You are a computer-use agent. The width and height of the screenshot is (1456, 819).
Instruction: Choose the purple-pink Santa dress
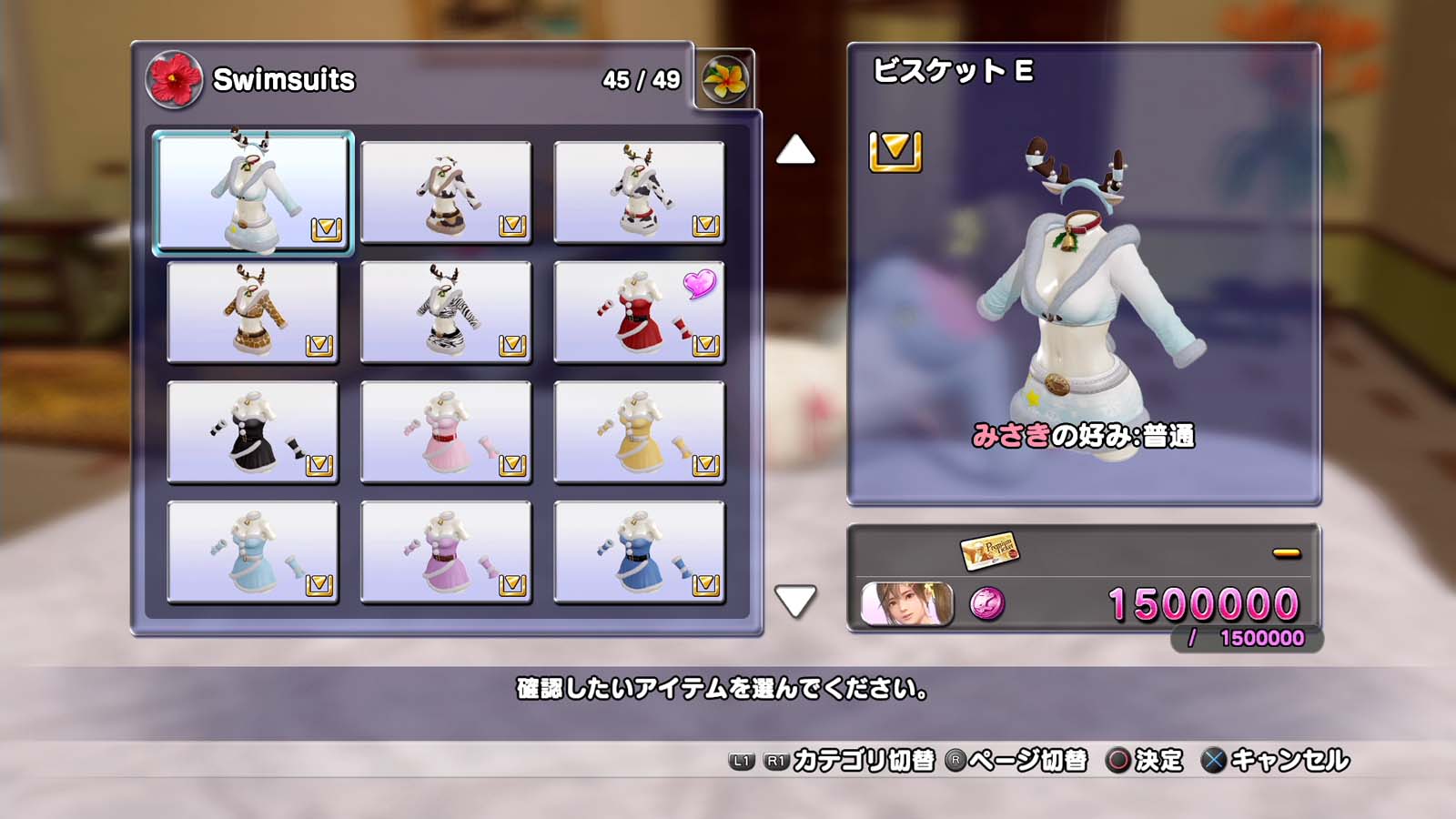pos(446,552)
